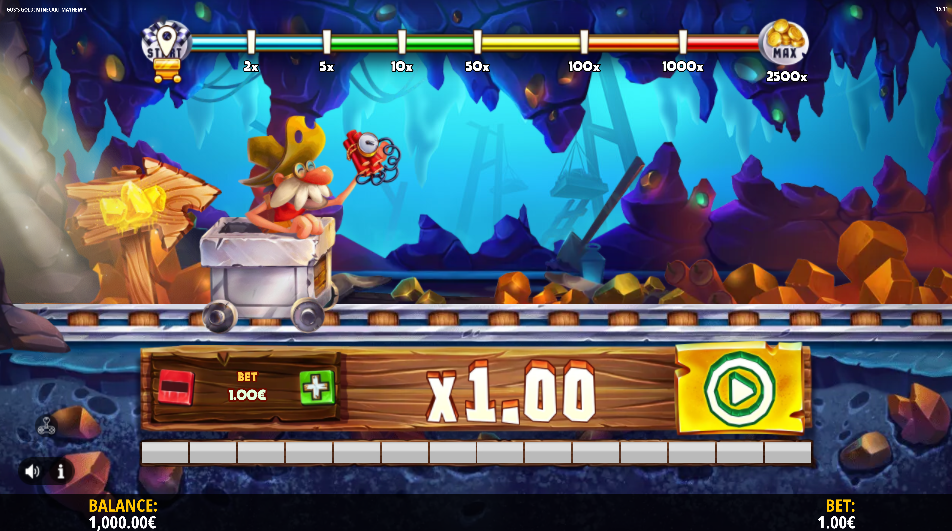952x531 pixels.
Task: Decrease the bet with the red minus
Action: (x=175, y=387)
